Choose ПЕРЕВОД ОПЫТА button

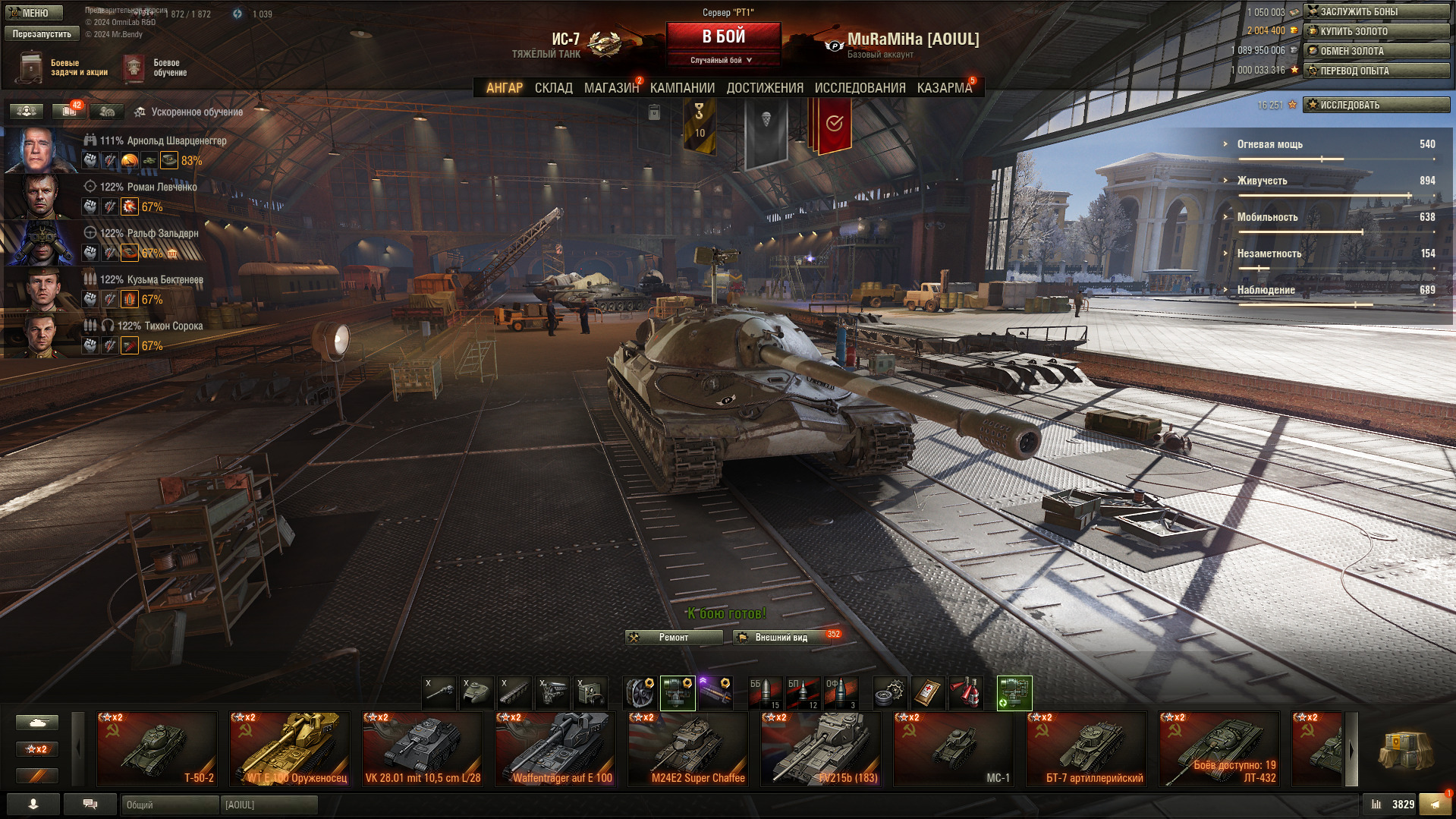click(1376, 71)
